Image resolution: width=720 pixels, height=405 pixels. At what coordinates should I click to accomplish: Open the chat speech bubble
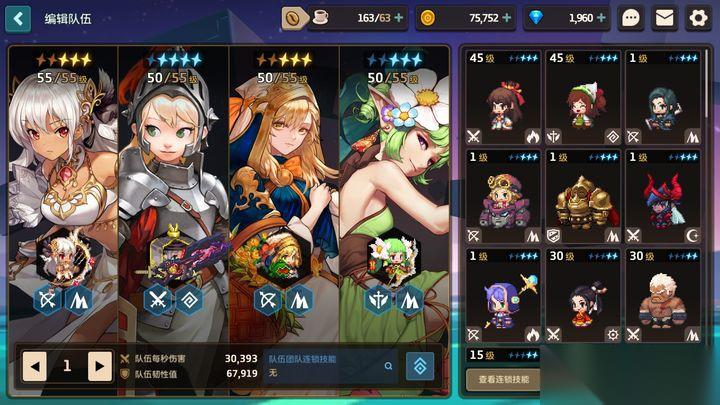click(631, 17)
